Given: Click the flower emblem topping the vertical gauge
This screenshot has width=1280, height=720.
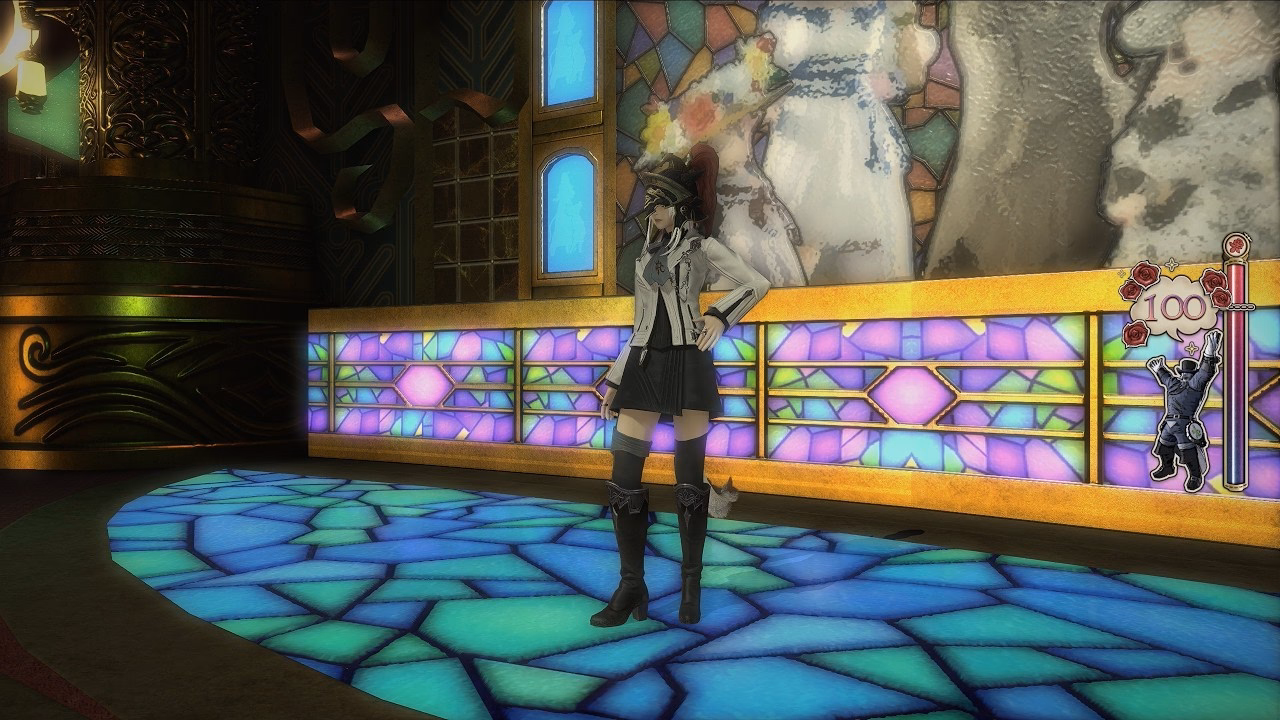Looking at the screenshot, I should 1234,244.
